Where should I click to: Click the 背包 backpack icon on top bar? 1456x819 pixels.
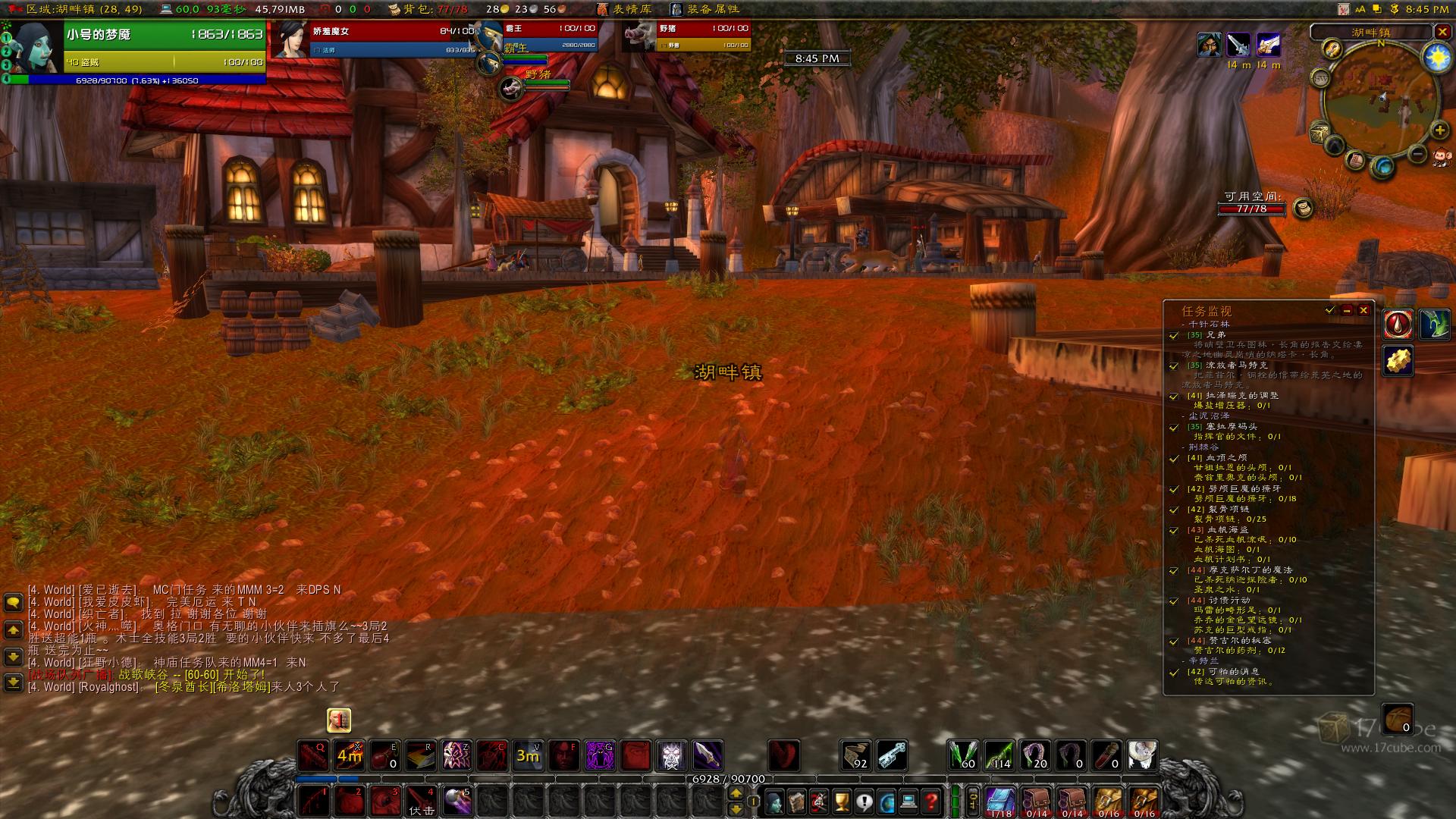coord(396,10)
